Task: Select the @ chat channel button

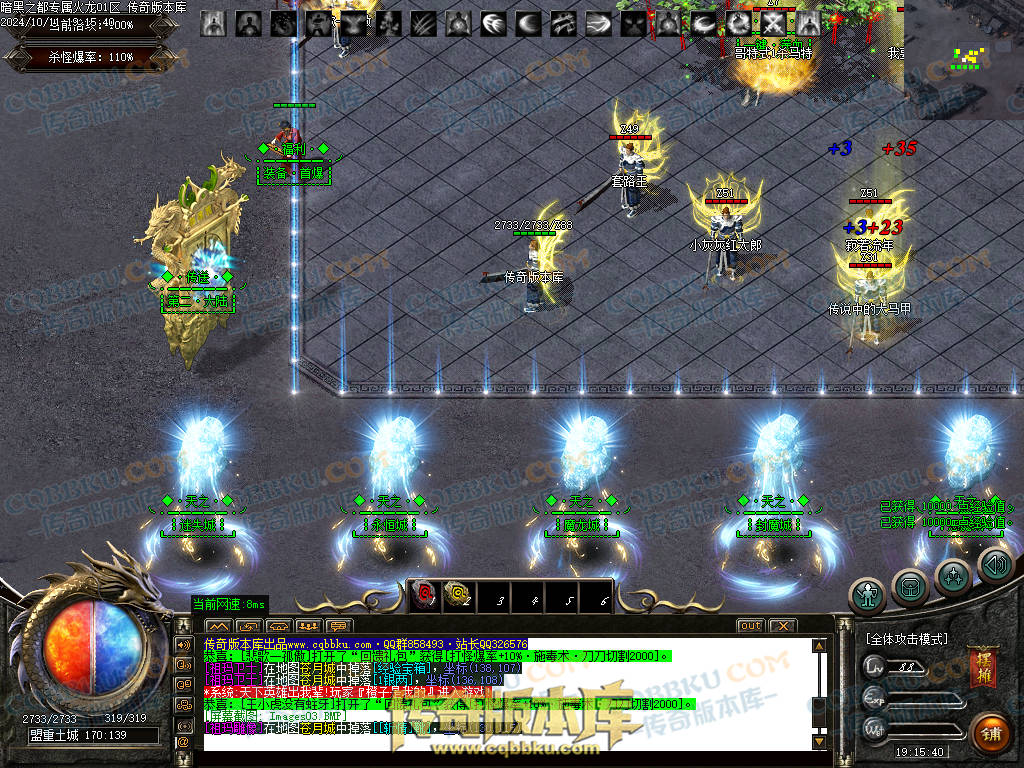Action: click(x=183, y=742)
